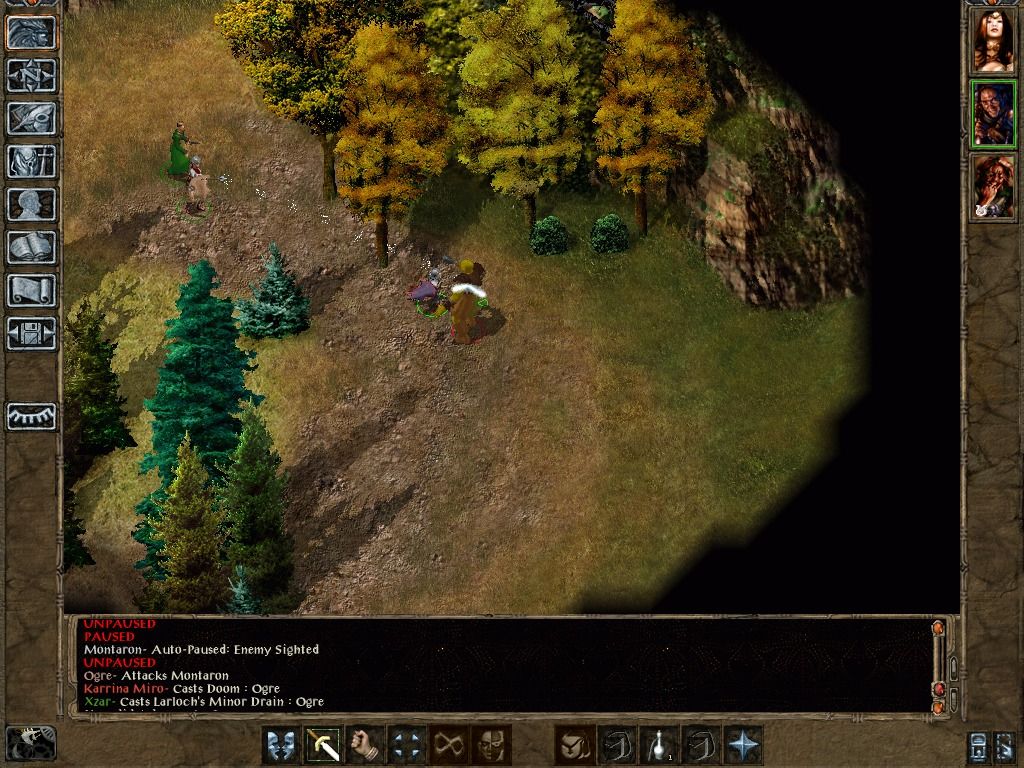
Task: Activate the guard shield action button
Action: pos(281,745)
